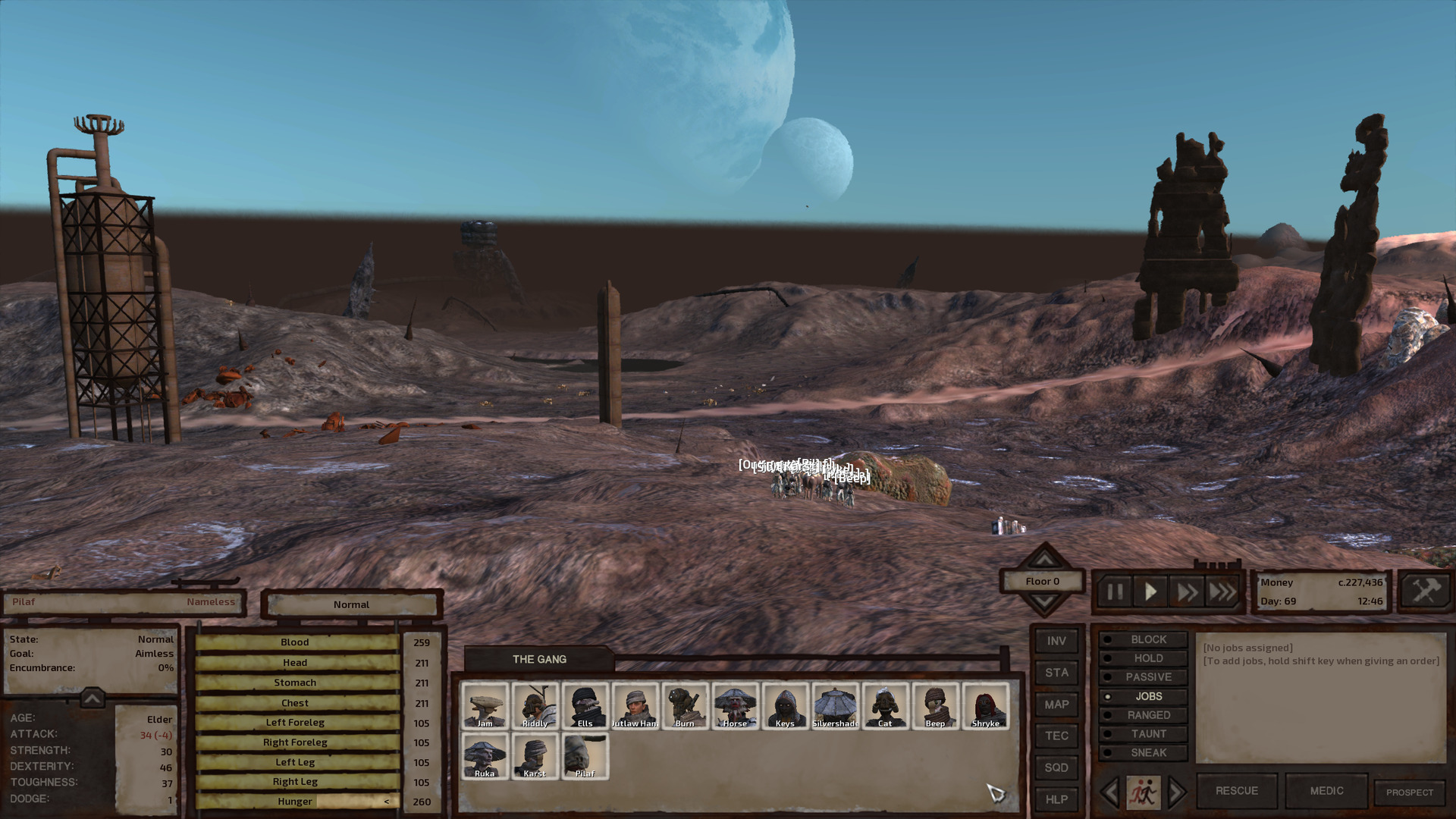Enable SNEAK mode
Image resolution: width=1456 pixels, height=819 pixels.
(1144, 752)
